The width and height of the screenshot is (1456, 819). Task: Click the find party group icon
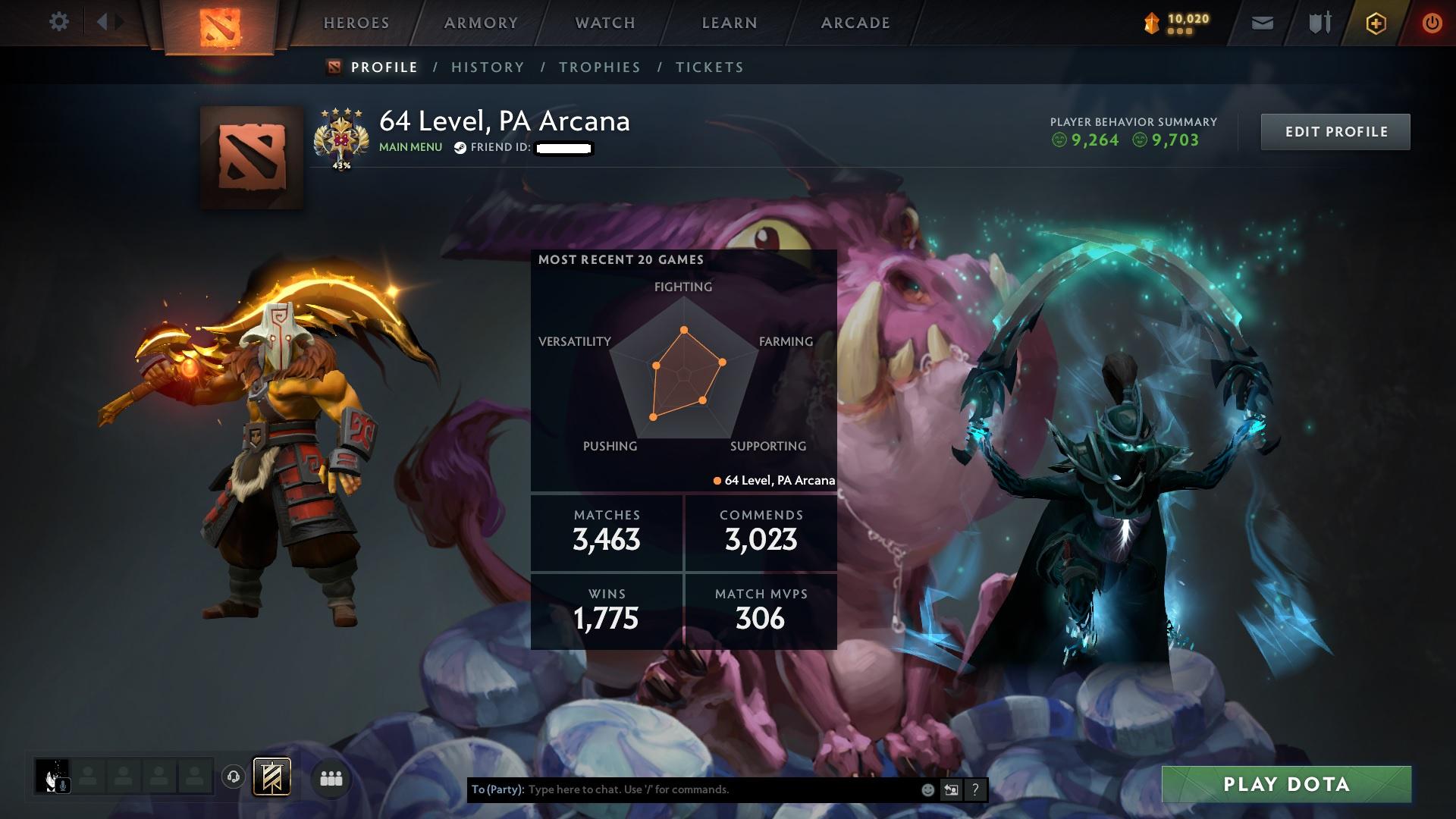pos(330,778)
